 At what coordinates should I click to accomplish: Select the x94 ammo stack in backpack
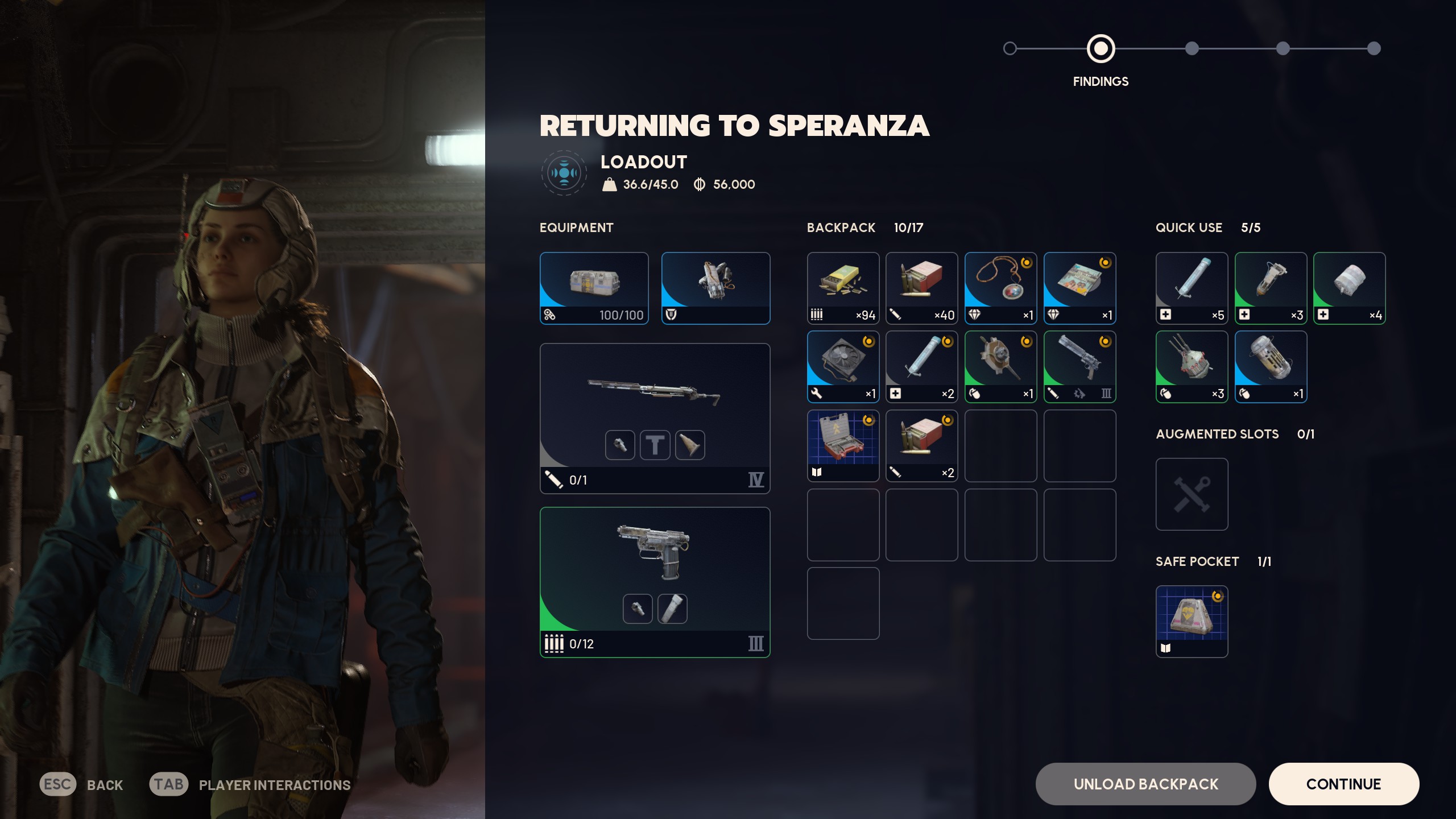click(843, 288)
